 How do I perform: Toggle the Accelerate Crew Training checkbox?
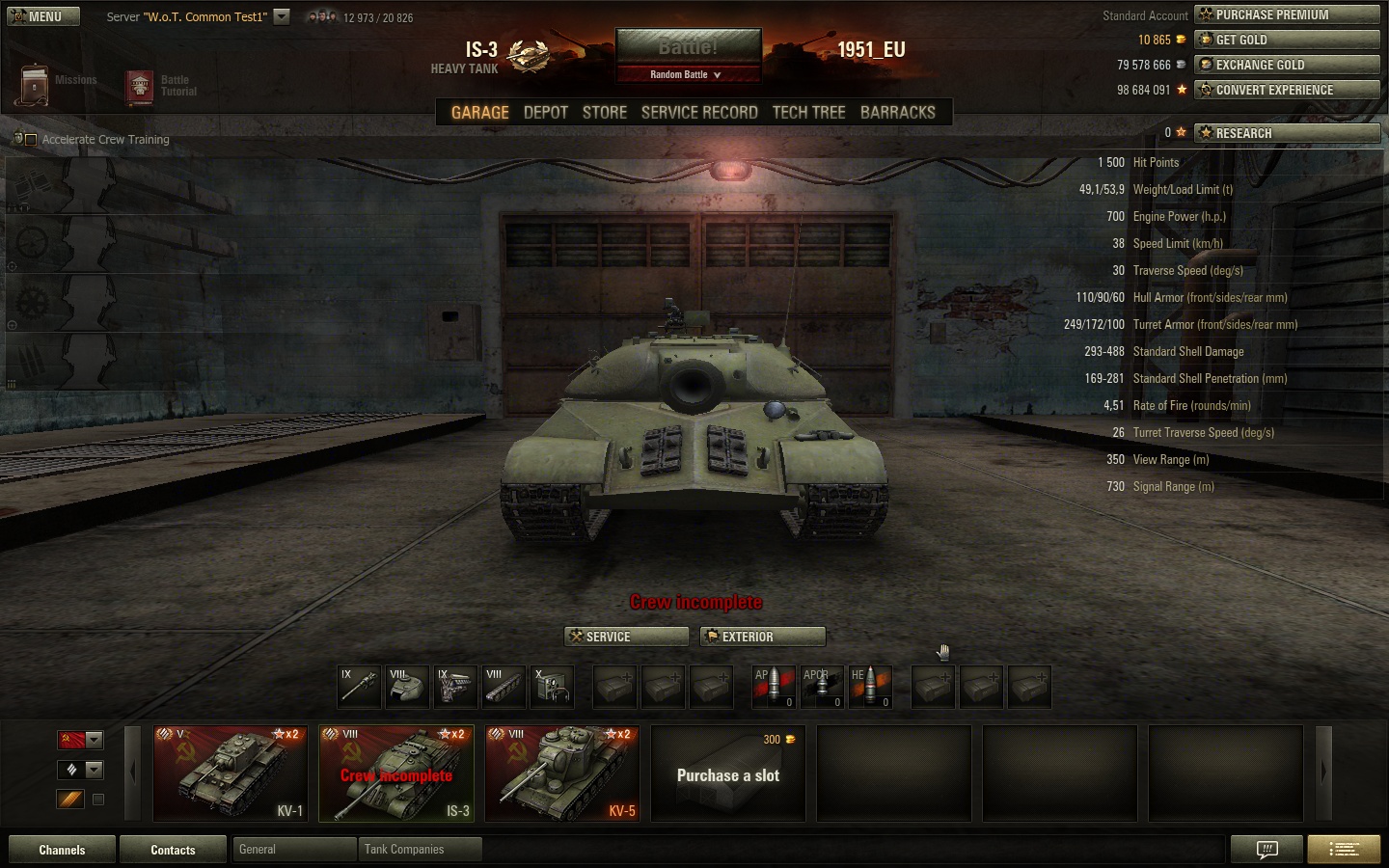click(x=31, y=140)
